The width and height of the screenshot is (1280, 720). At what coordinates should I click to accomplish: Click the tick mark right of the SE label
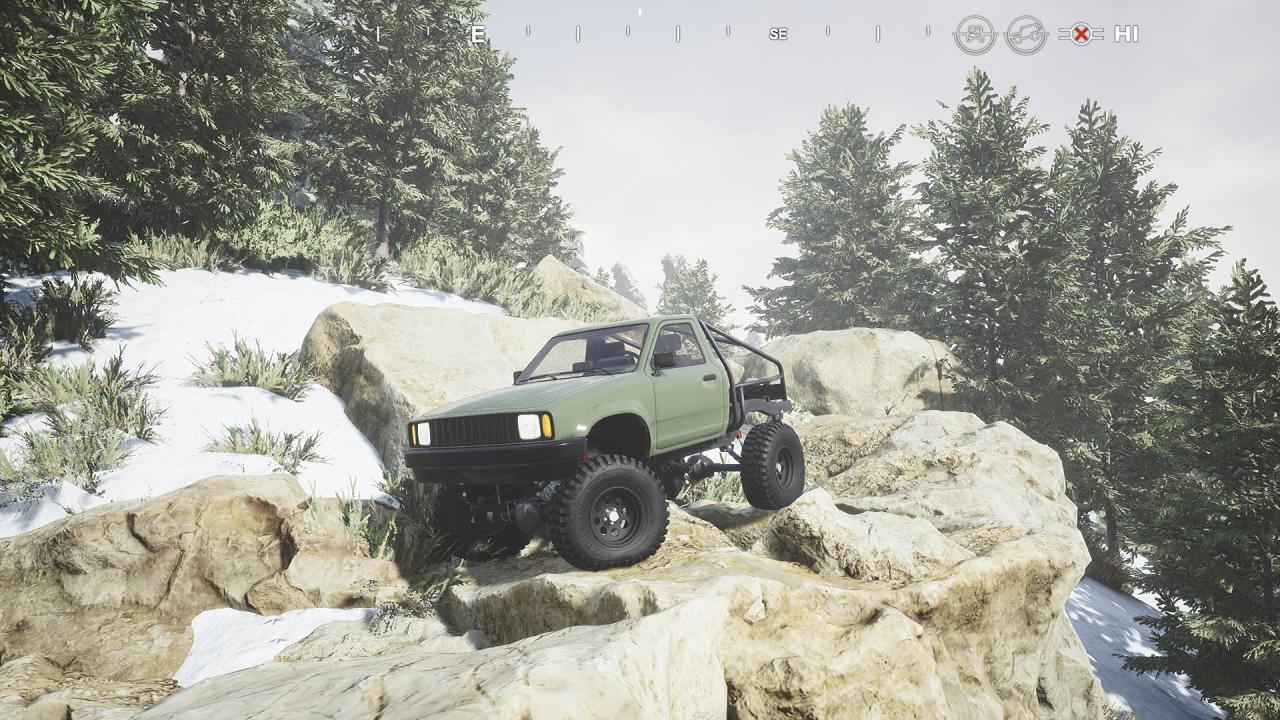tap(830, 32)
